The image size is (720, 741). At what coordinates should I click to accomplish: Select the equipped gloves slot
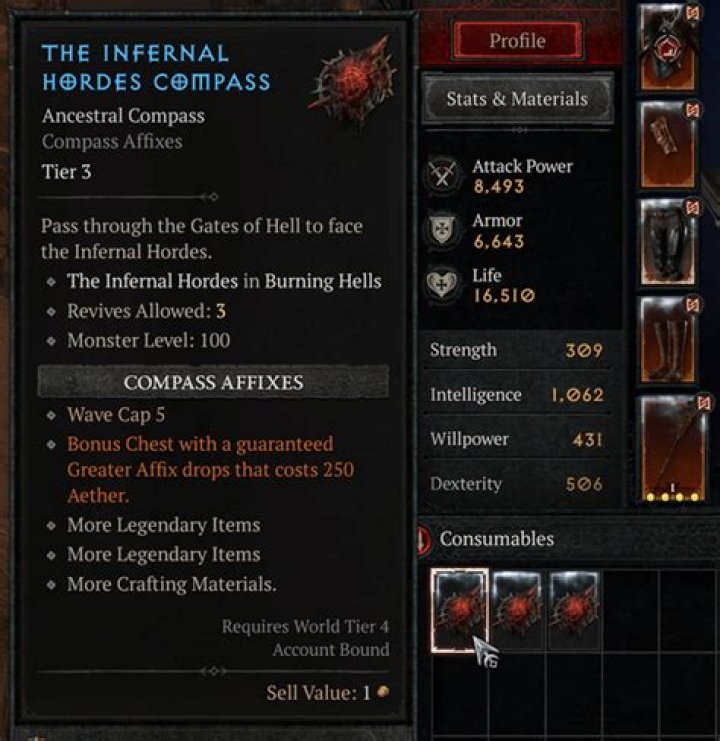click(669, 141)
